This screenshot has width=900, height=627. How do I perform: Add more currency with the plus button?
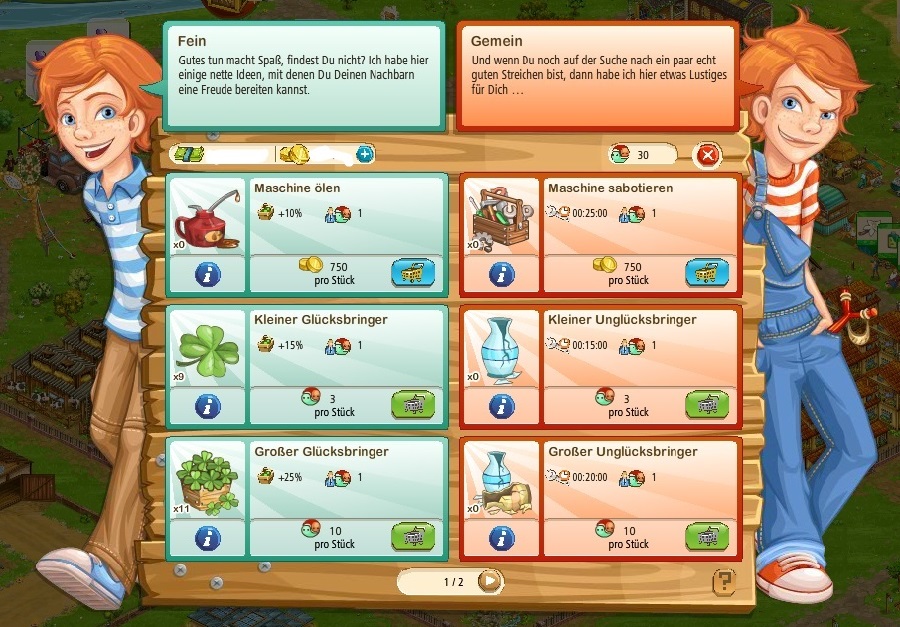pyautogui.click(x=364, y=154)
